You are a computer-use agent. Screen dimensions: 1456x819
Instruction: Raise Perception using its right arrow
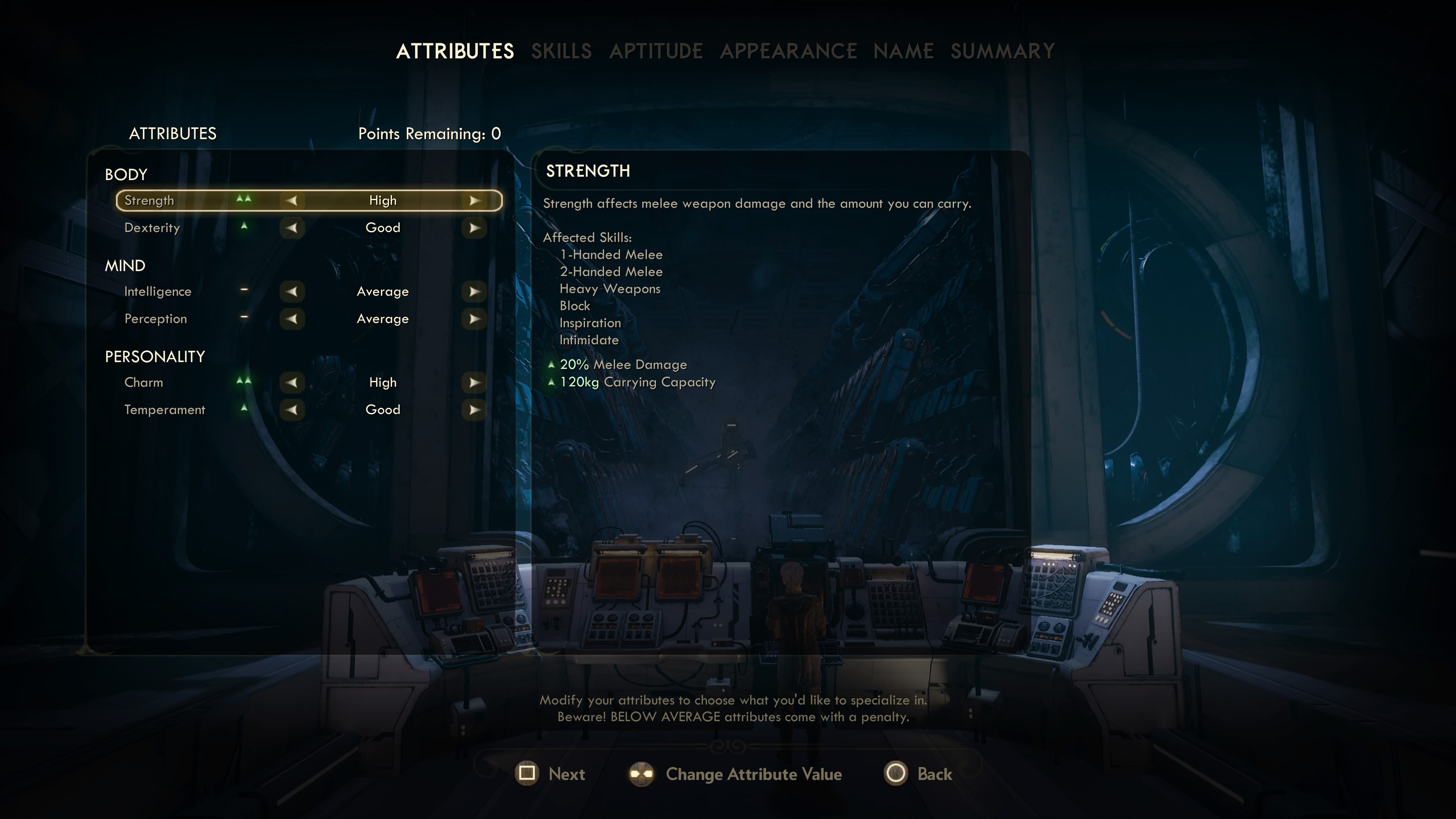(x=474, y=319)
